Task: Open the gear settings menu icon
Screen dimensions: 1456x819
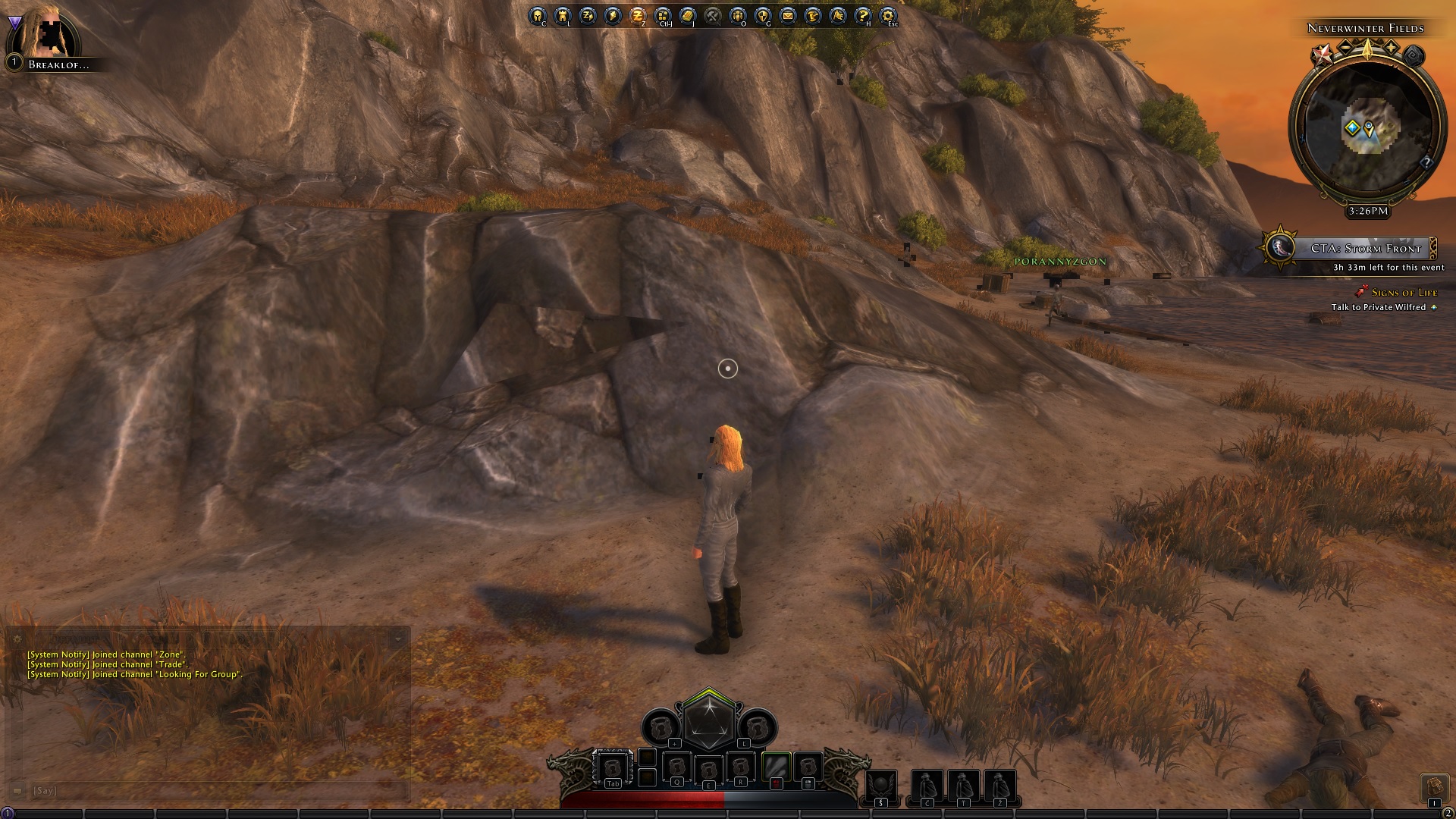Action: tap(888, 16)
